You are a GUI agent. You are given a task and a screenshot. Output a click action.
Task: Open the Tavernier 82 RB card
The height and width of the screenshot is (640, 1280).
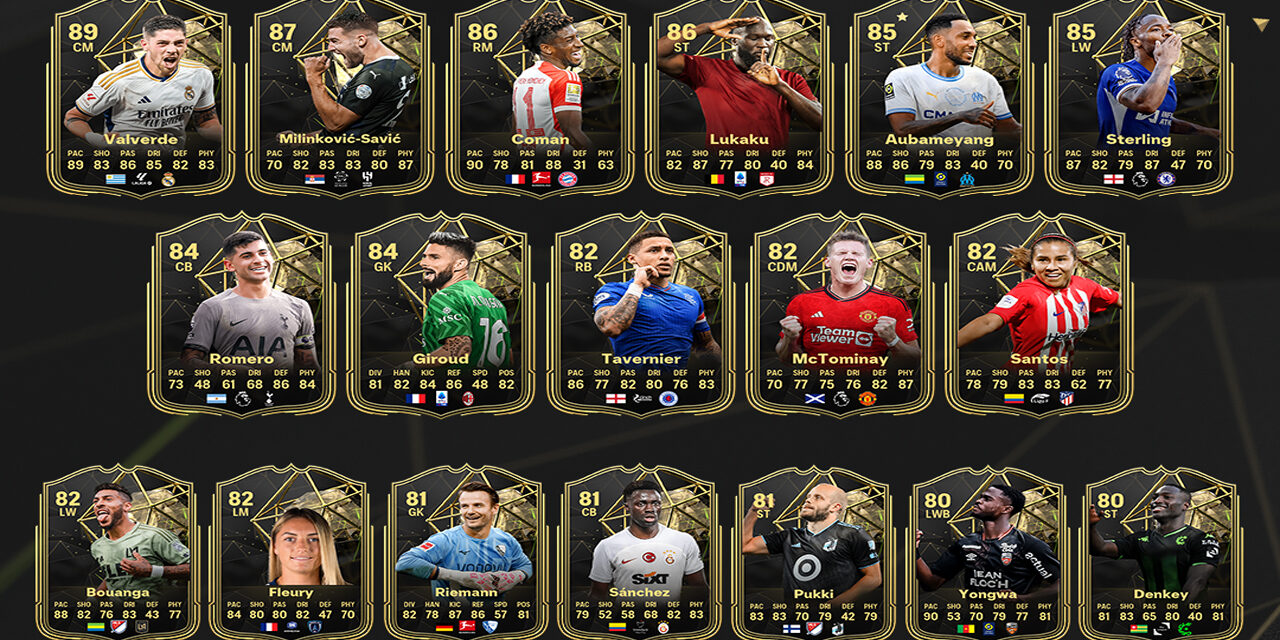(641, 314)
